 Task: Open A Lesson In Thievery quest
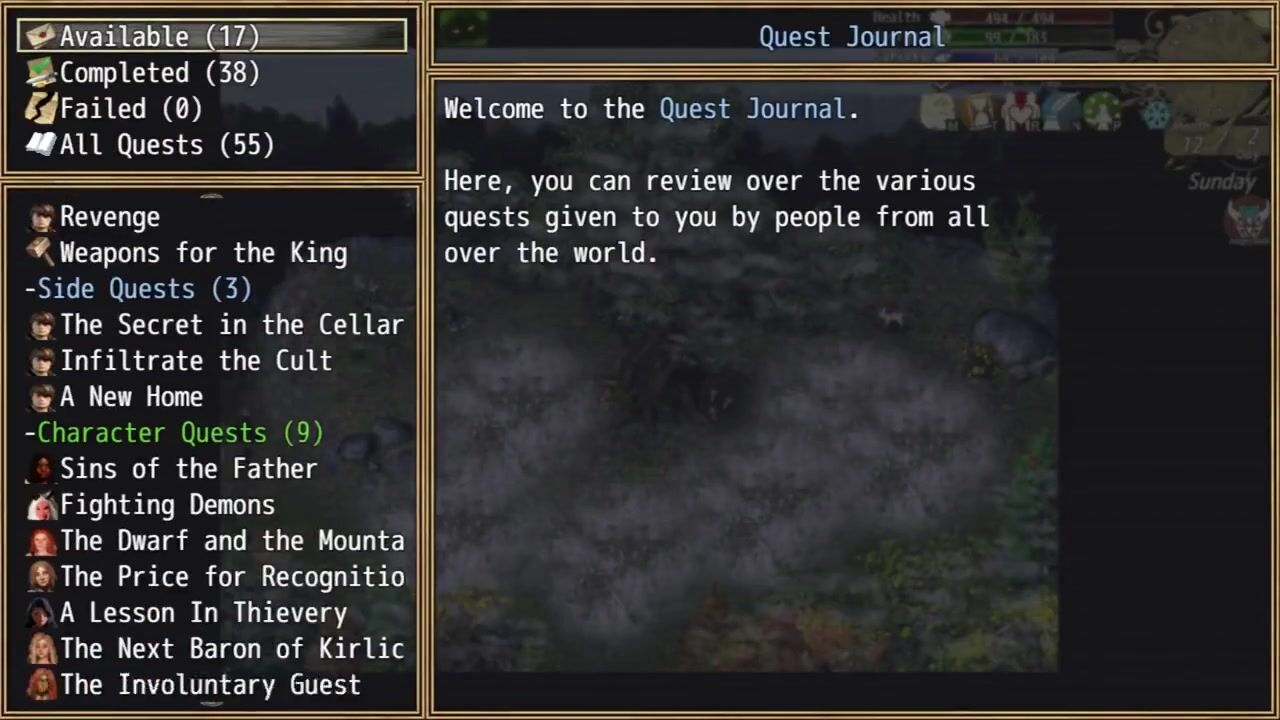pos(203,613)
